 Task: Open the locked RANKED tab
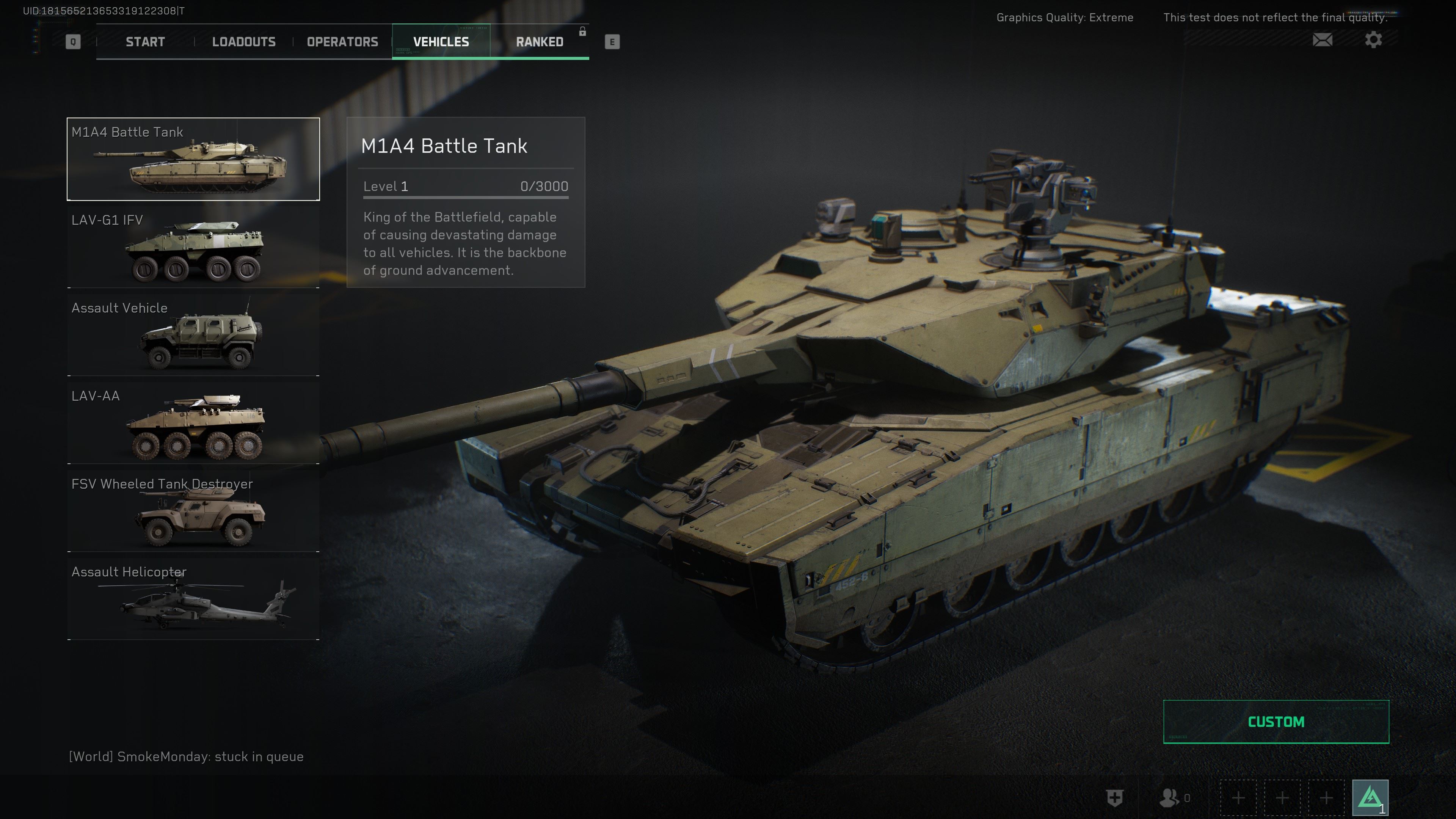[x=539, y=42]
